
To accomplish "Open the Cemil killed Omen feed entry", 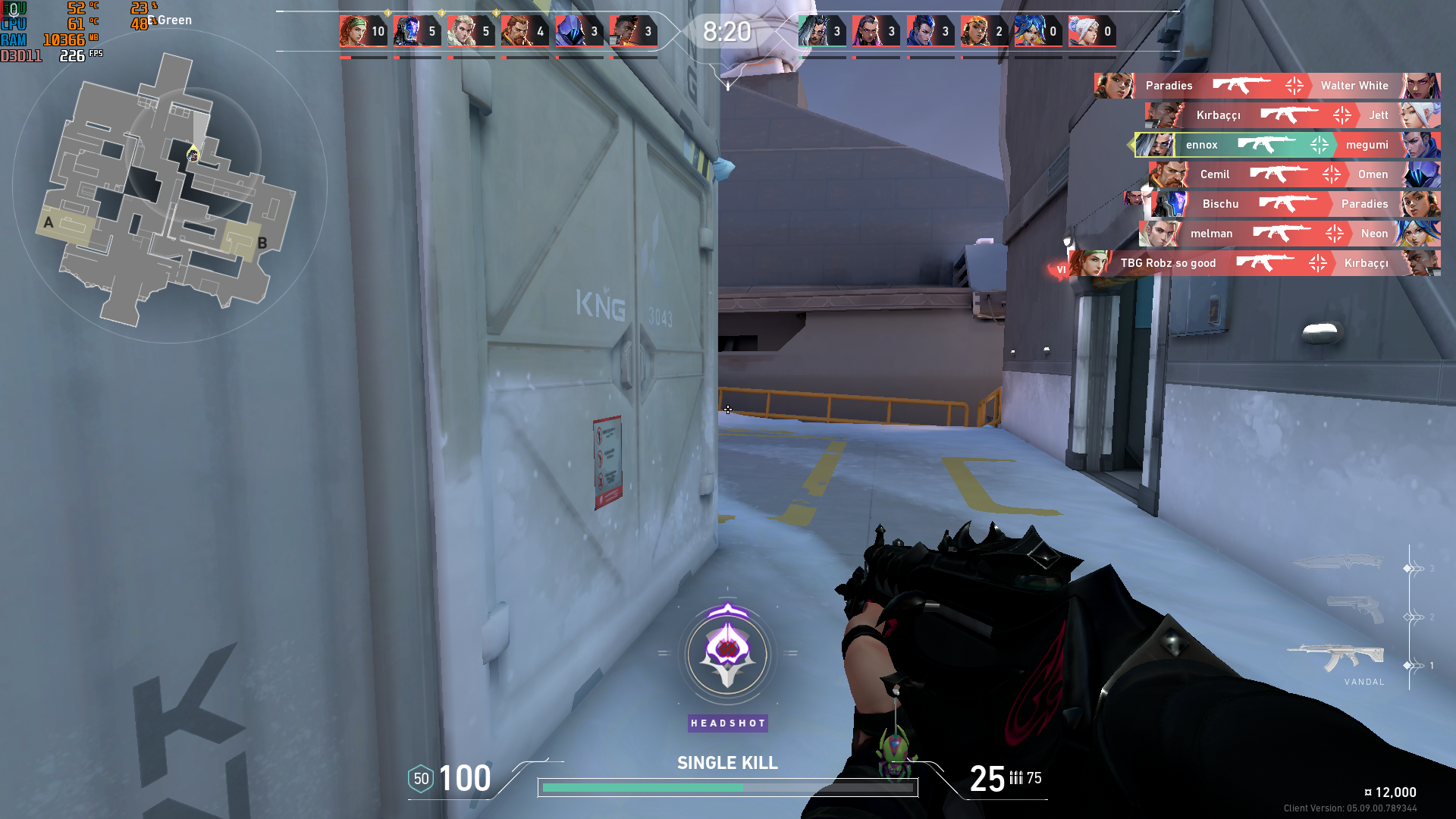I will coord(1294,174).
